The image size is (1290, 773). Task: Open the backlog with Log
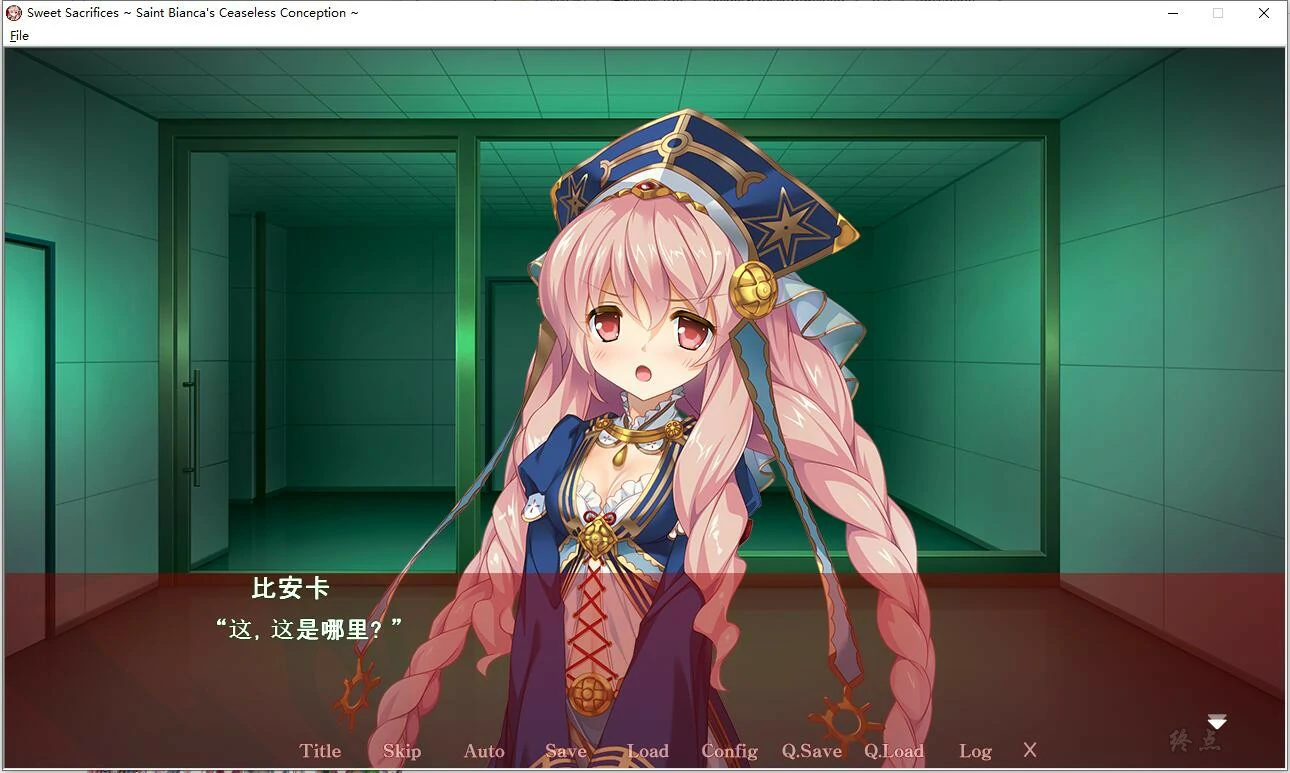tap(975, 750)
